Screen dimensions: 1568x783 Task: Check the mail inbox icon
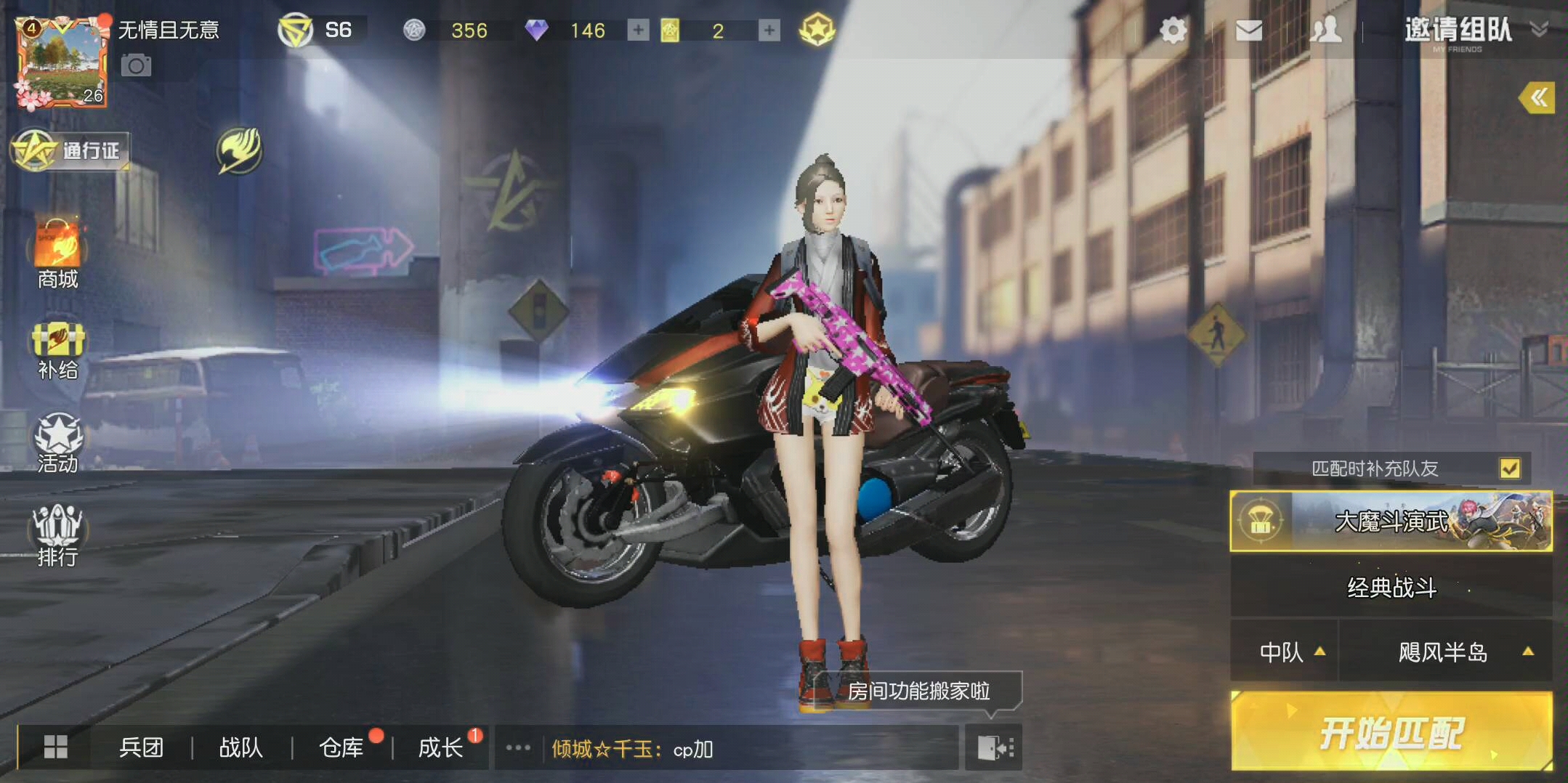tap(1249, 31)
